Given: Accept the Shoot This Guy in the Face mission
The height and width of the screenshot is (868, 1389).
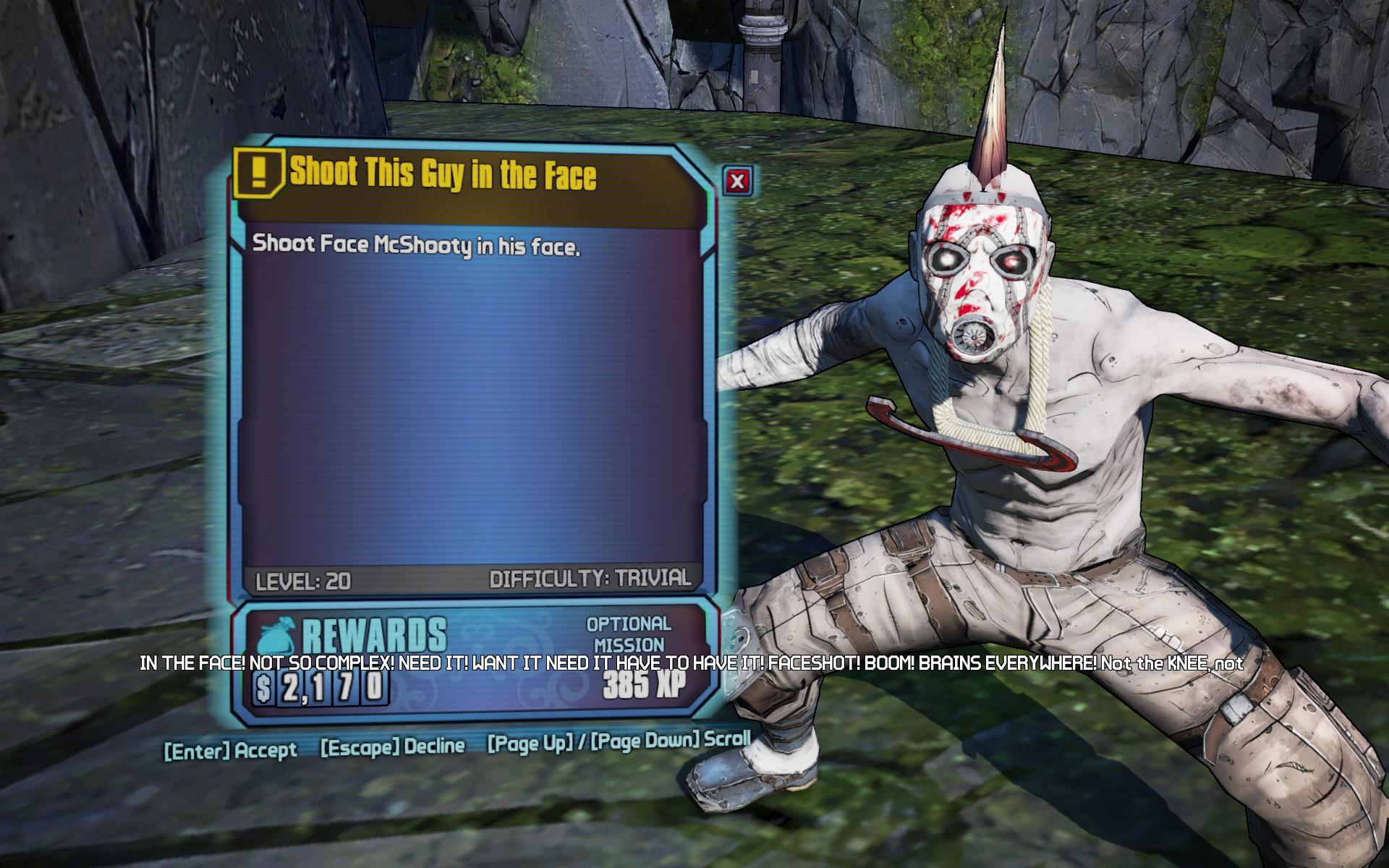Looking at the screenshot, I should coord(231,750).
